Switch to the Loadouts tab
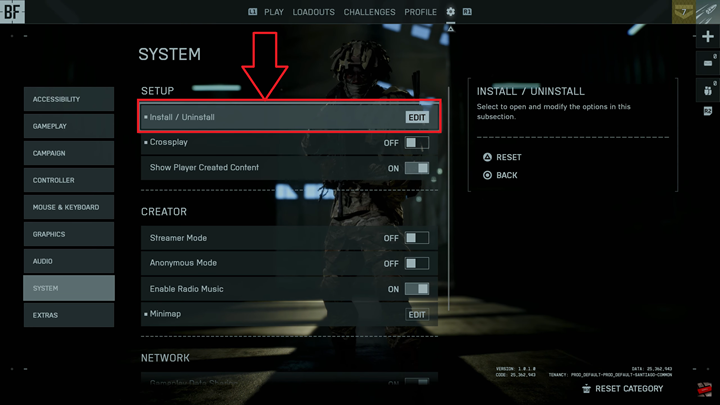Image resolution: width=720 pixels, height=405 pixels. [314, 12]
